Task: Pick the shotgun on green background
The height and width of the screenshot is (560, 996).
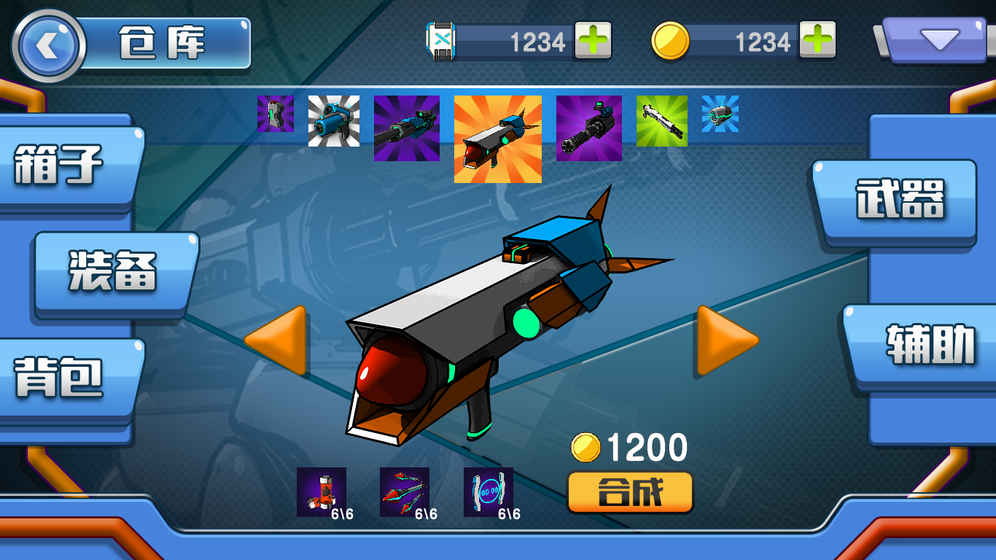Action: tap(662, 121)
